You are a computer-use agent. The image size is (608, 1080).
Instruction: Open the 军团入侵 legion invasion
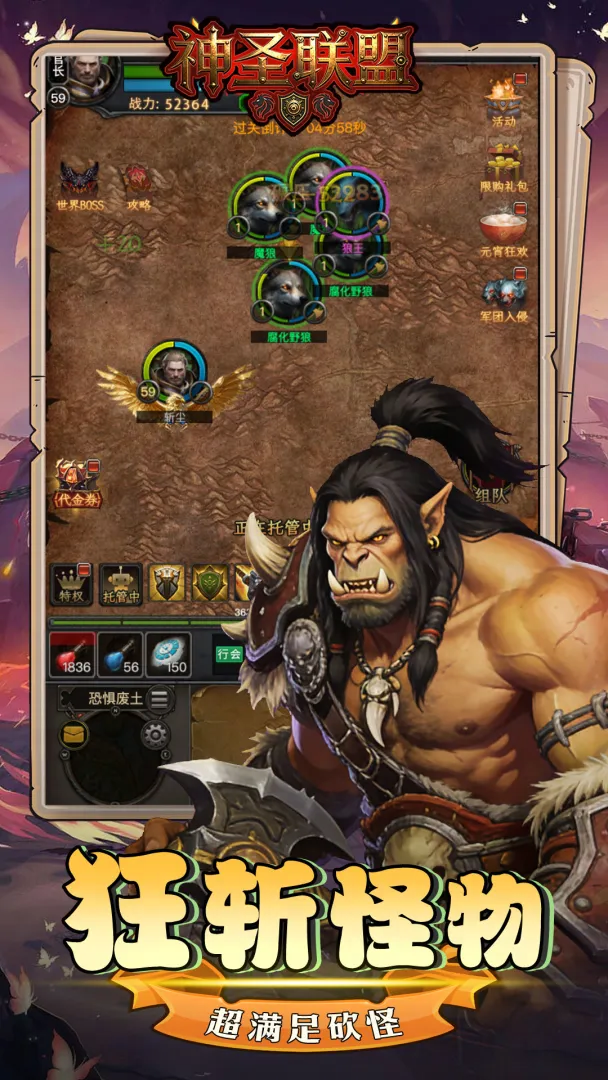pyautogui.click(x=504, y=296)
